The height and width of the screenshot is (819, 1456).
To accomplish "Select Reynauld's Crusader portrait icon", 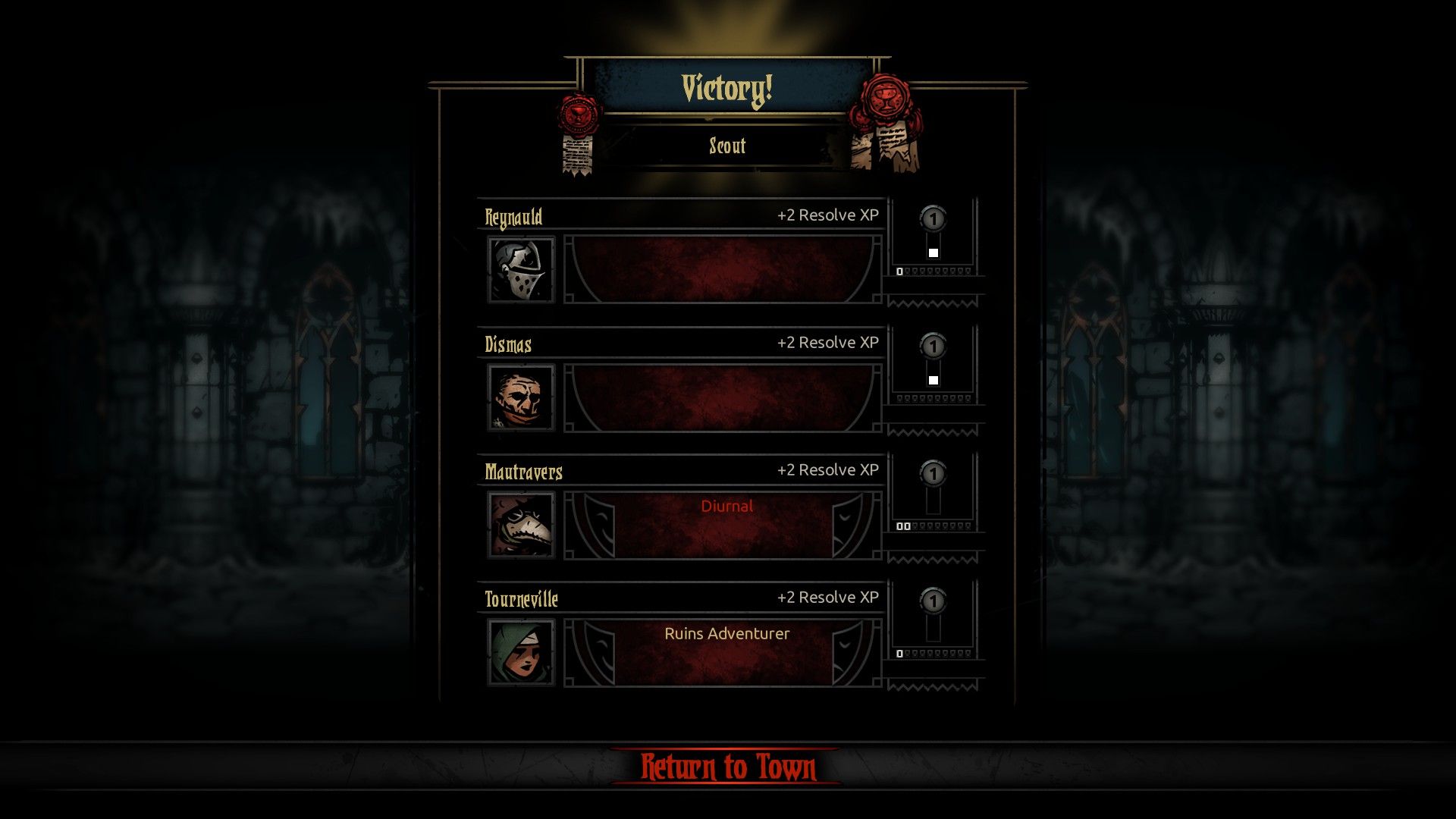I will point(521,268).
